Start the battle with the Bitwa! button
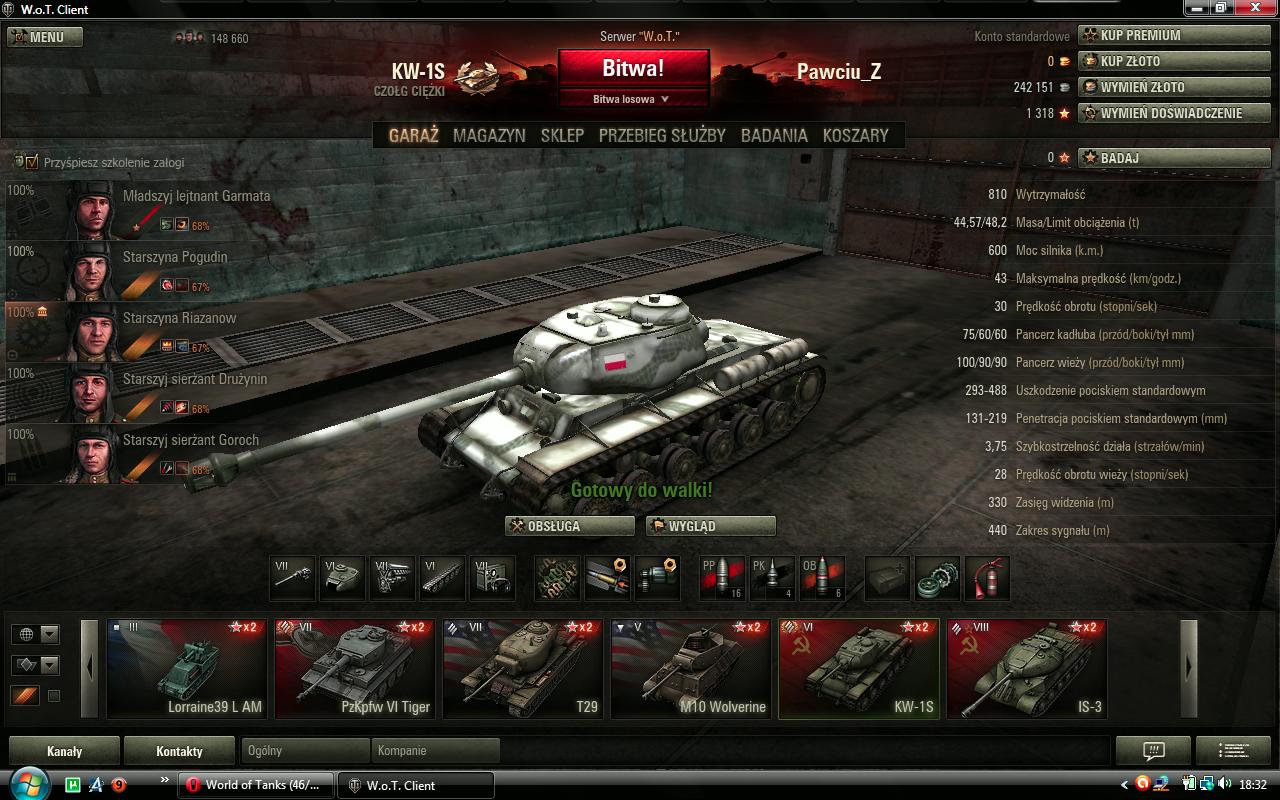 [x=633, y=68]
